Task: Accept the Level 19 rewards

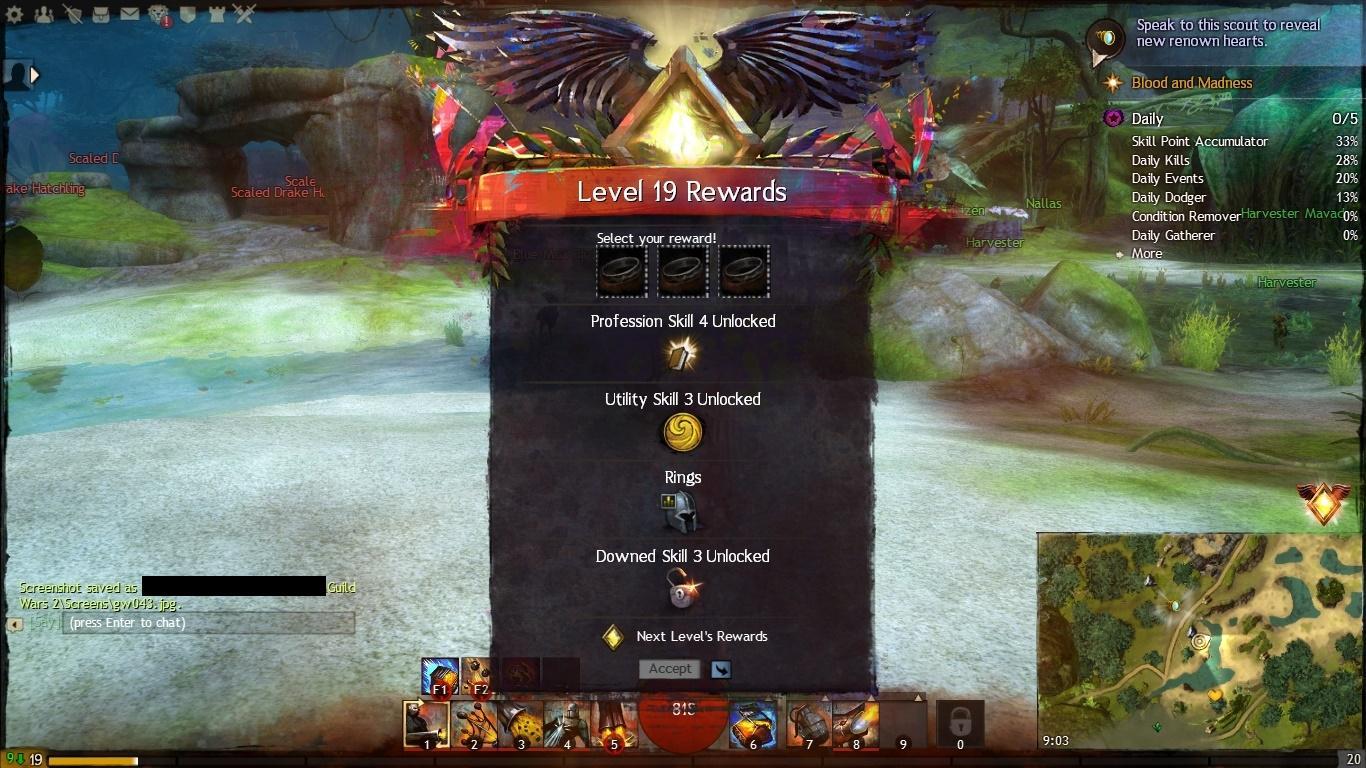Action: [x=669, y=669]
